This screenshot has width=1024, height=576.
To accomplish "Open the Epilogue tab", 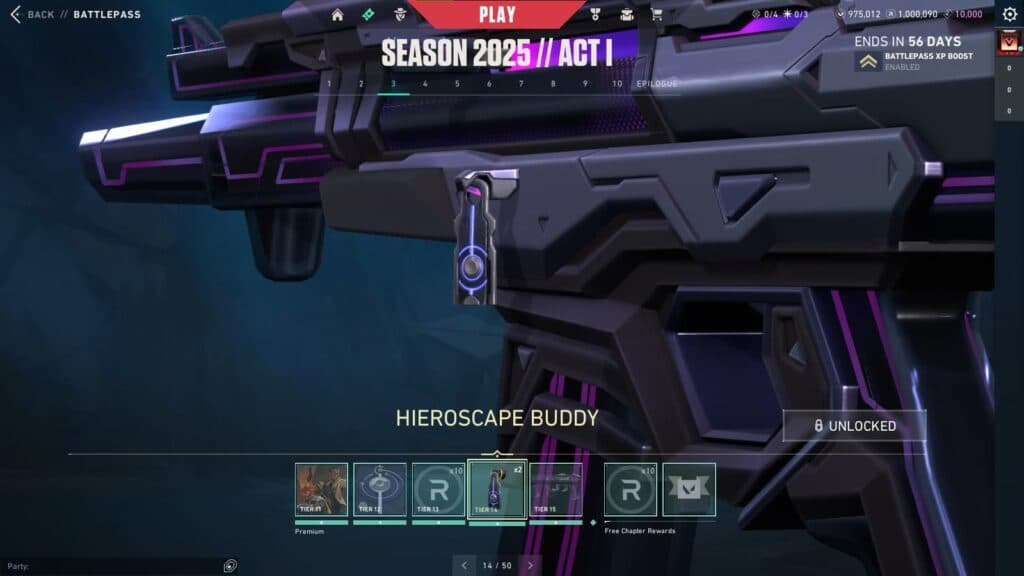I will coord(657,84).
